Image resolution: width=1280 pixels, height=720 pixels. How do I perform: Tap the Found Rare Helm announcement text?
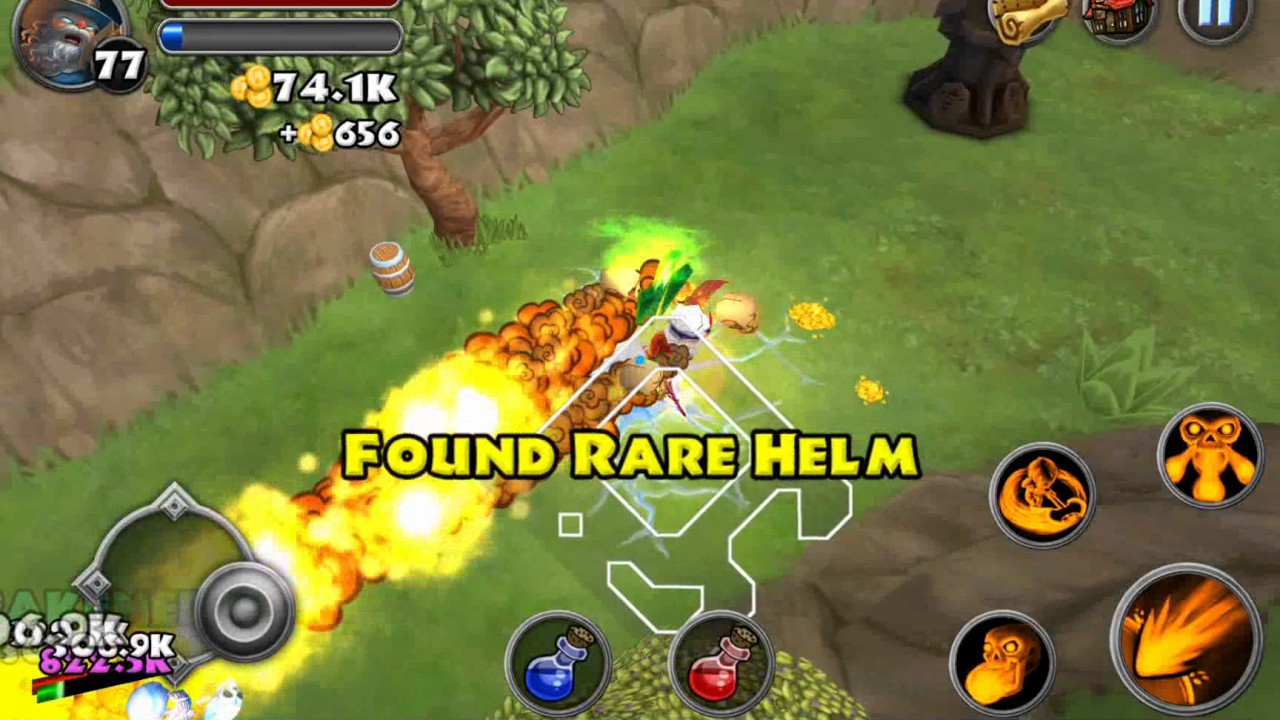(630, 455)
